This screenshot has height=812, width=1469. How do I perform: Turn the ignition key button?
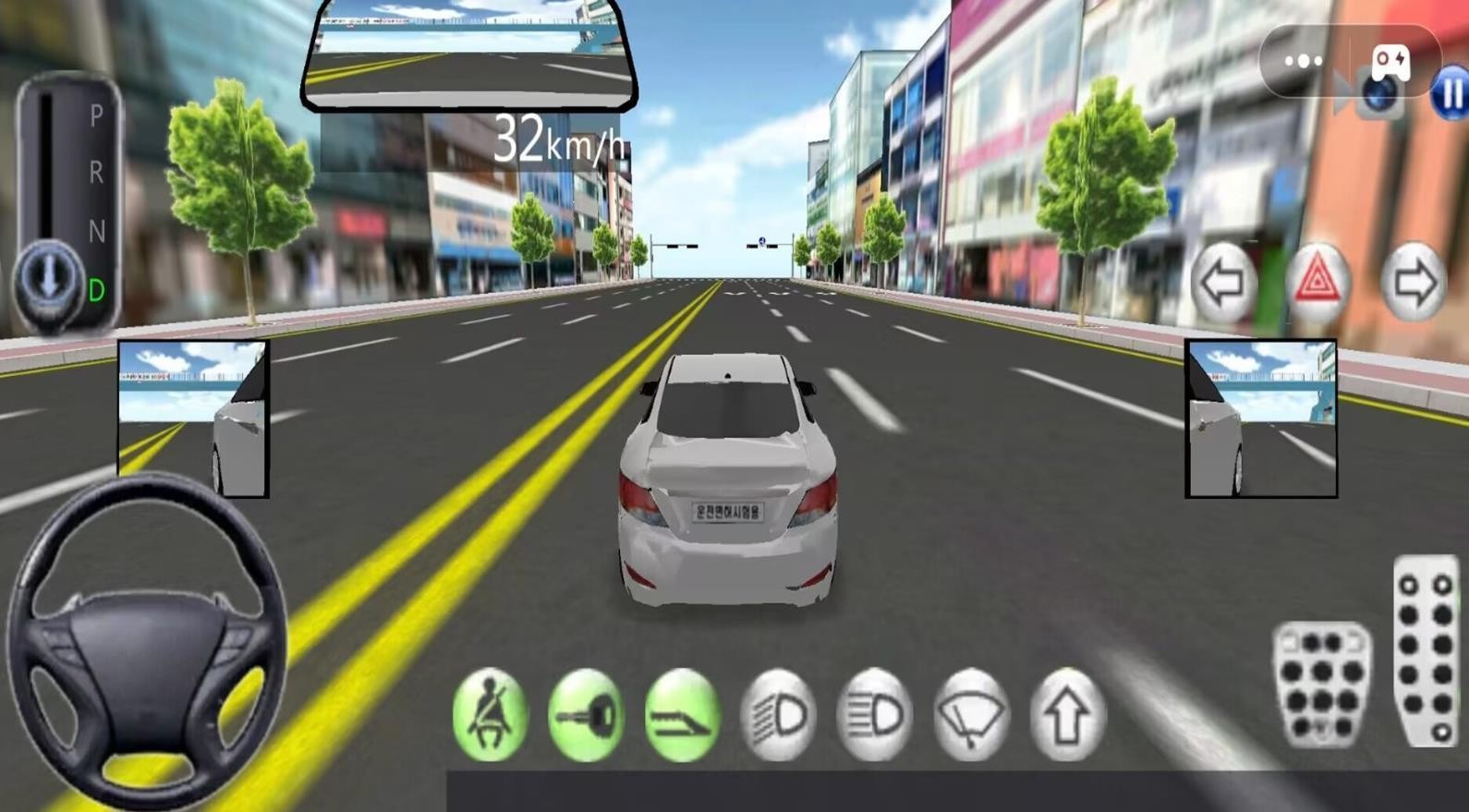tap(586, 715)
